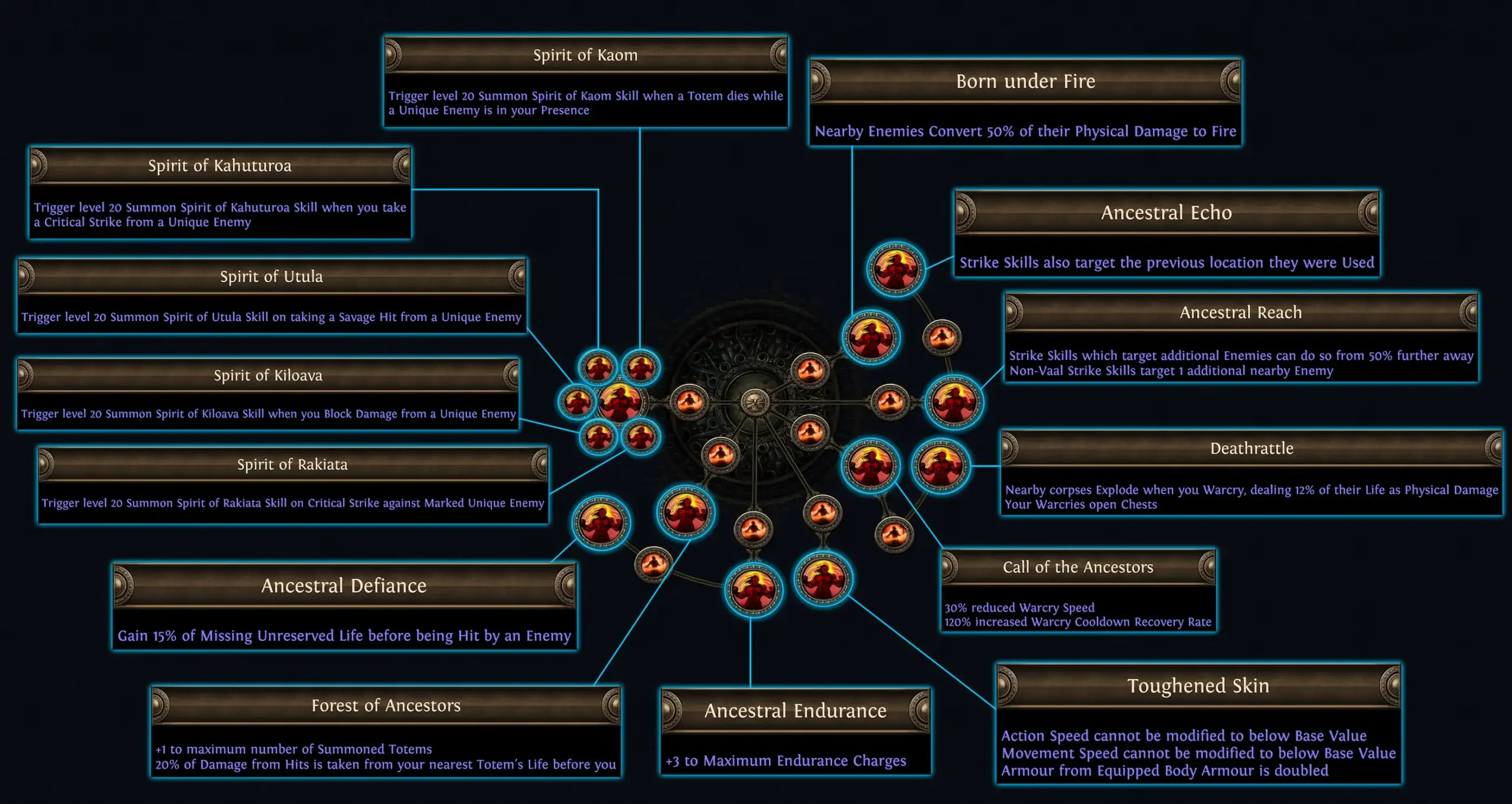Click the large notable at the Spirit cluster center
Image resolution: width=1512 pixels, height=804 pixels.
coord(621,403)
